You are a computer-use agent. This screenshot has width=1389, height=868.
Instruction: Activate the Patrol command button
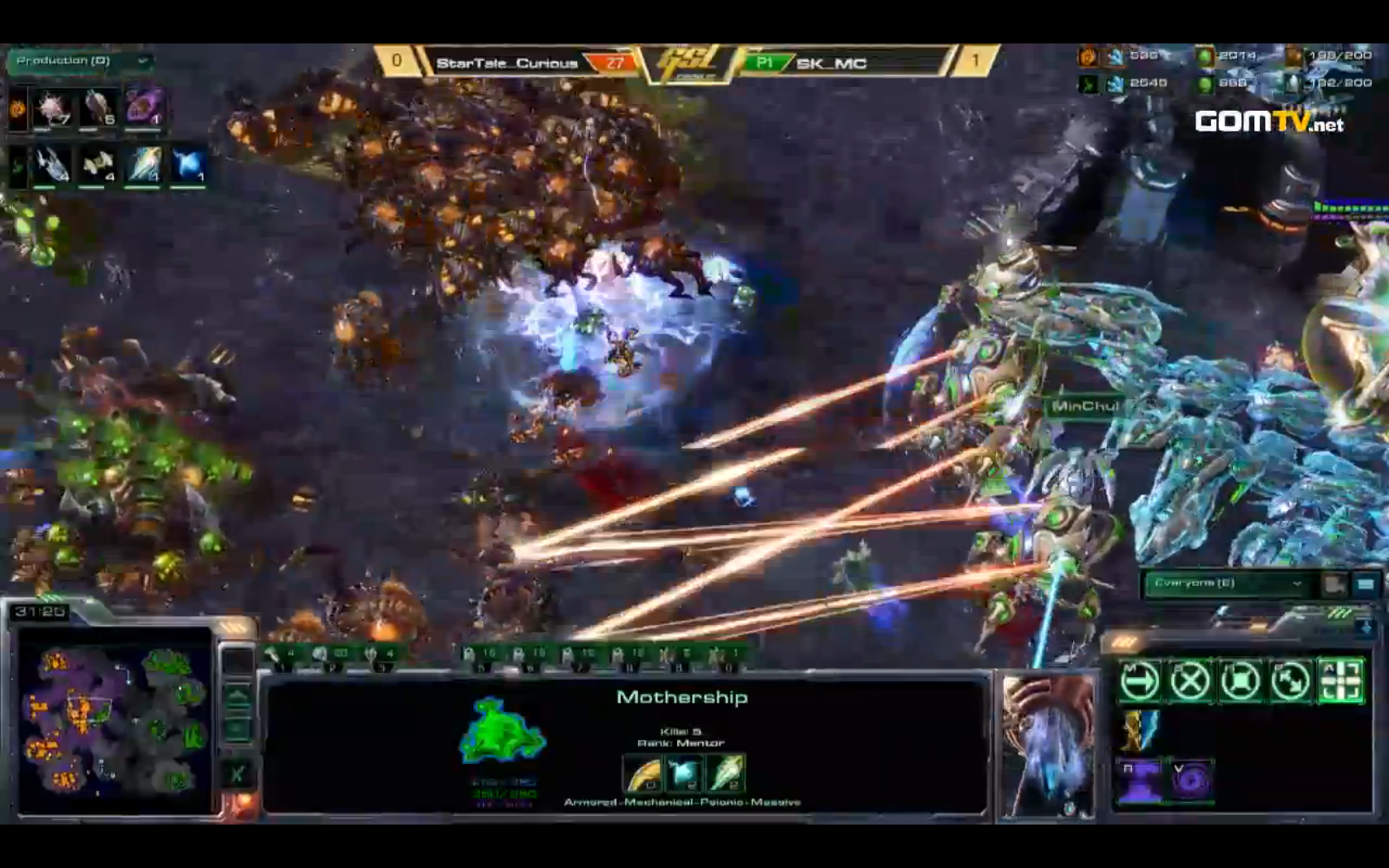1291,682
